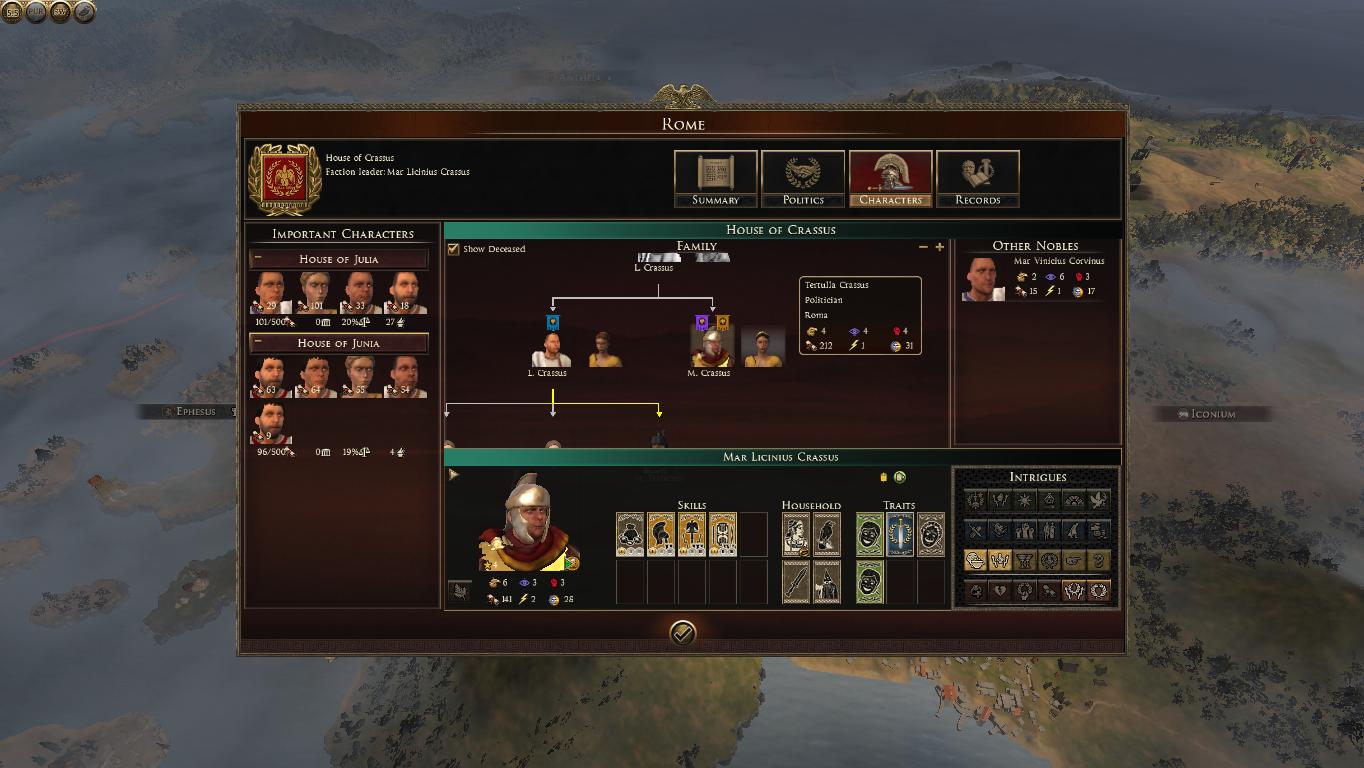This screenshot has height=768, width=1364.
Task: Select L. Crassus portrait in family tree
Action: tap(551, 350)
